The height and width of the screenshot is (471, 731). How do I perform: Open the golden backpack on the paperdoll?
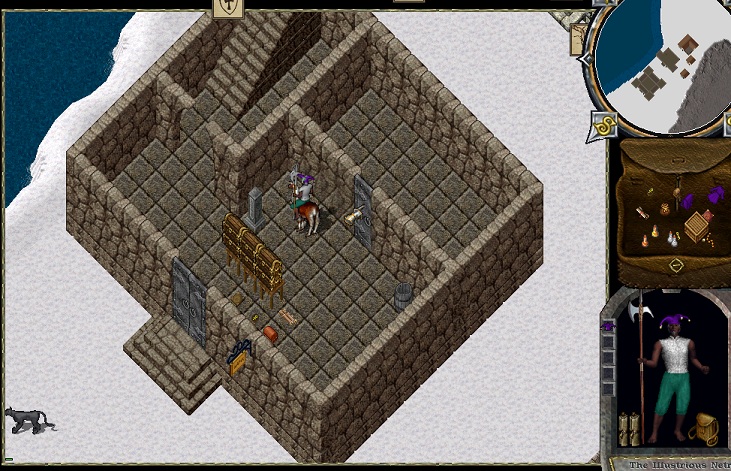pos(706,427)
